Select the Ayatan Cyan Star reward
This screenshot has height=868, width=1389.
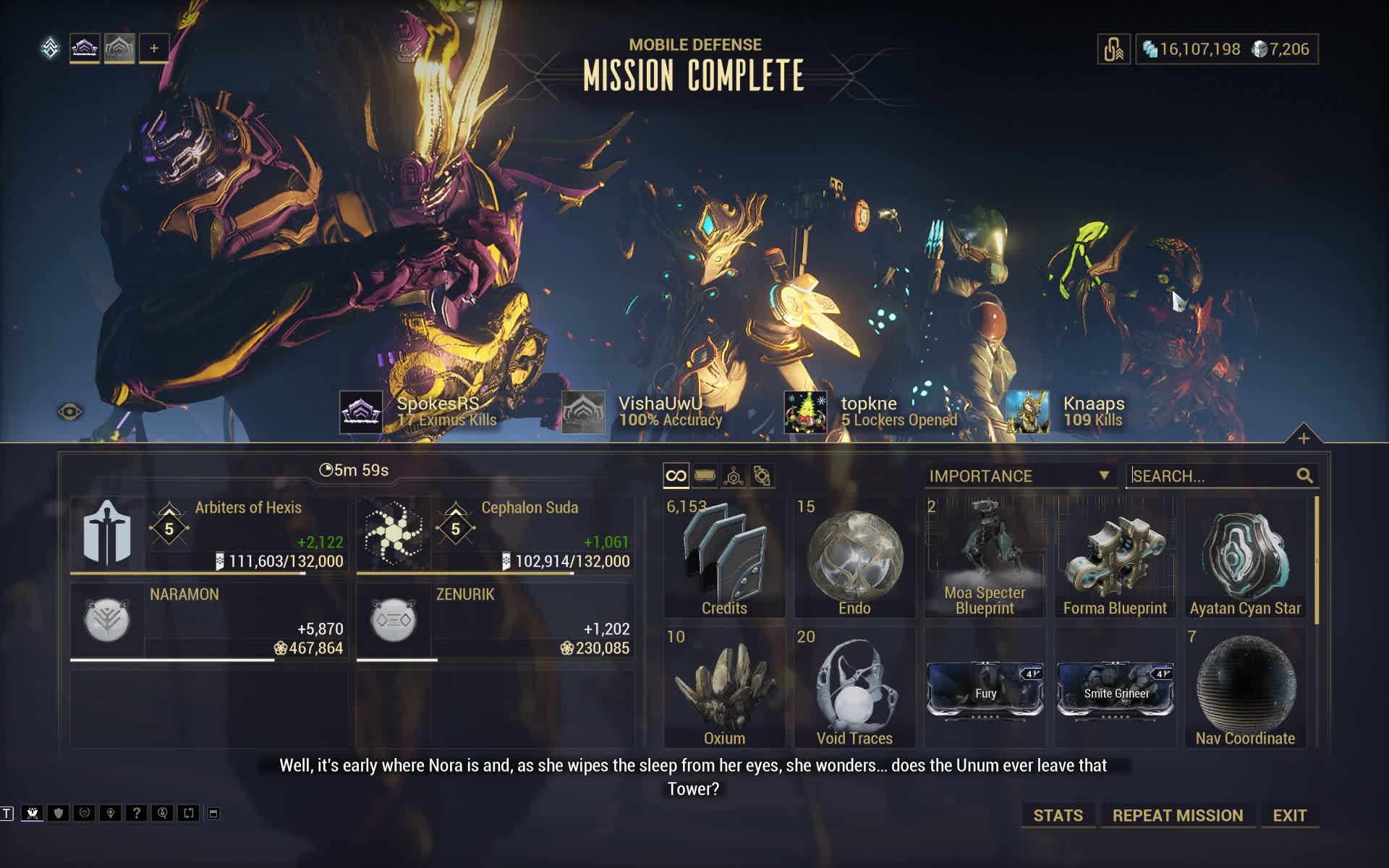click(x=1245, y=558)
